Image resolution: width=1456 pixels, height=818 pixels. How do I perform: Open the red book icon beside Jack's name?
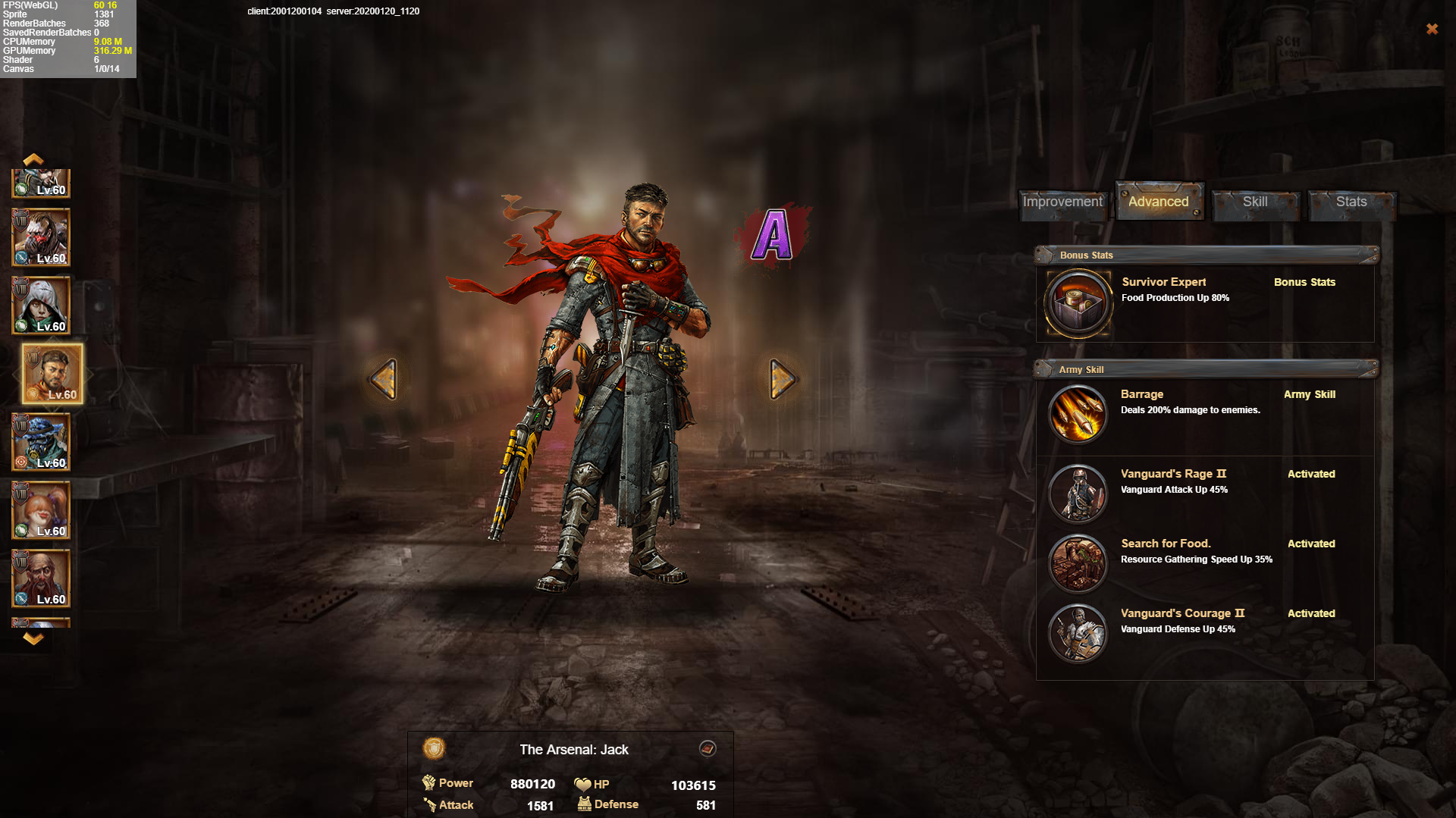coord(708,749)
